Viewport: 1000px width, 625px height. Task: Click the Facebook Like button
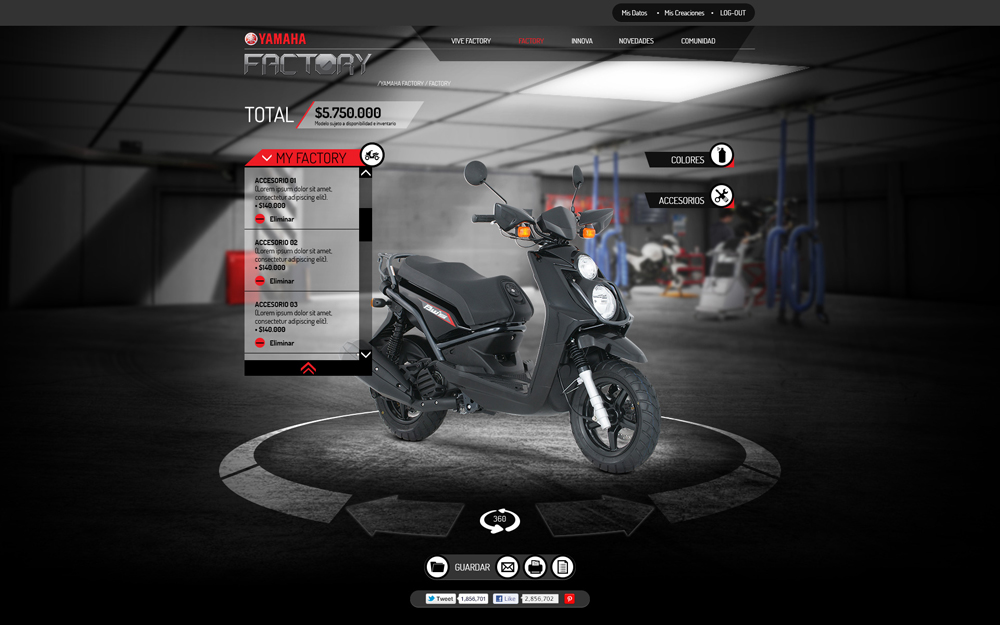[506, 599]
